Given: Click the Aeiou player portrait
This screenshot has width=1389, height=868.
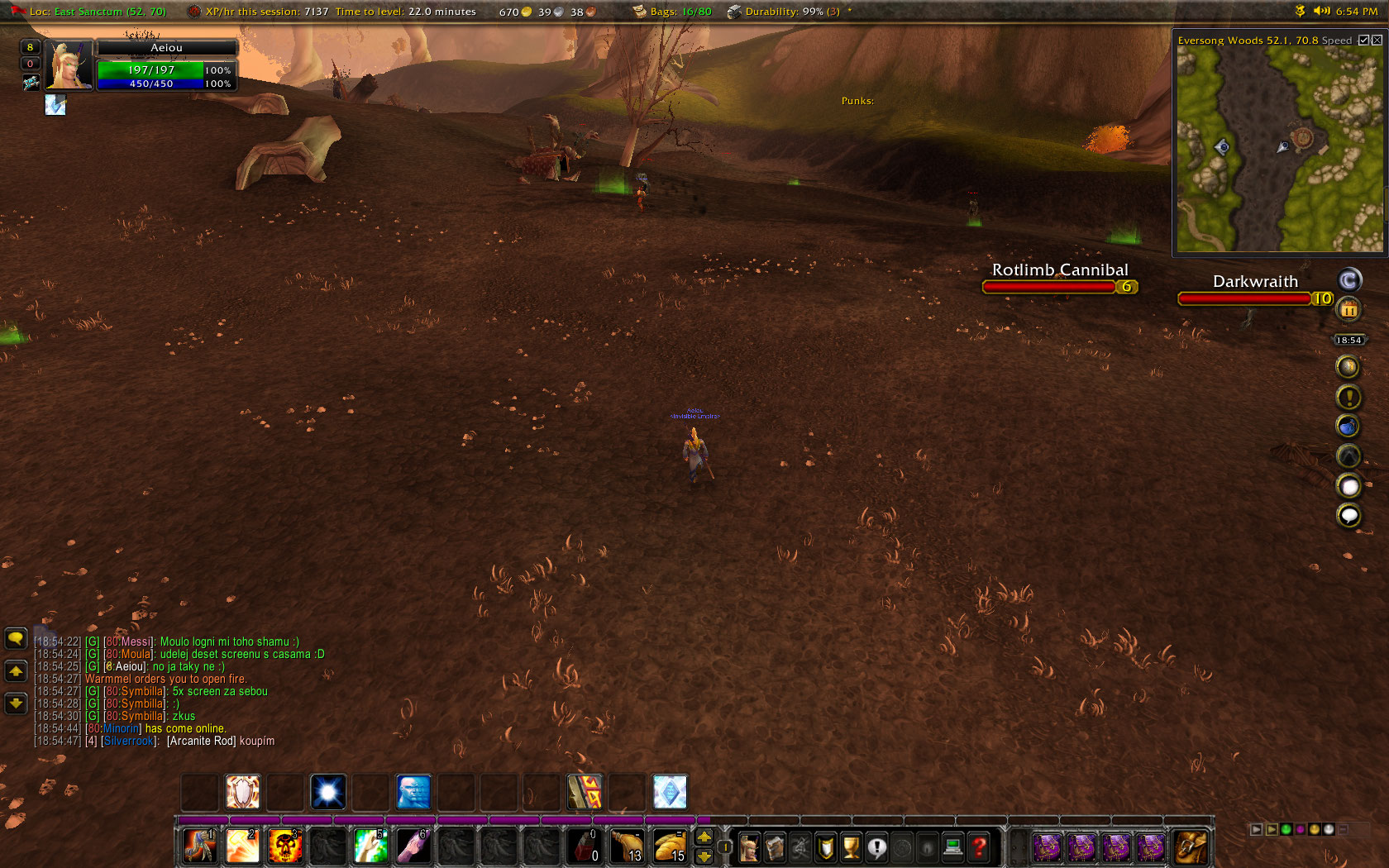Looking at the screenshot, I should tap(68, 64).
